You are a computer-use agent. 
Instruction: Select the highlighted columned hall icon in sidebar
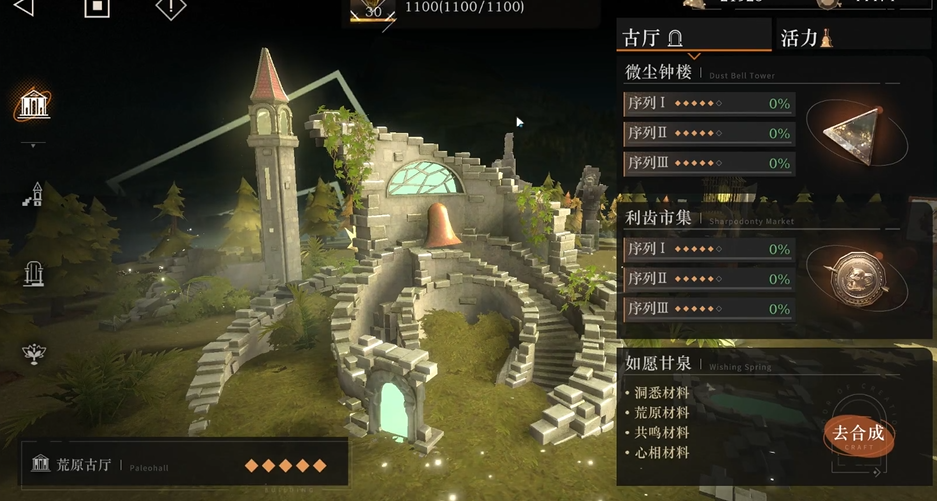[33, 104]
